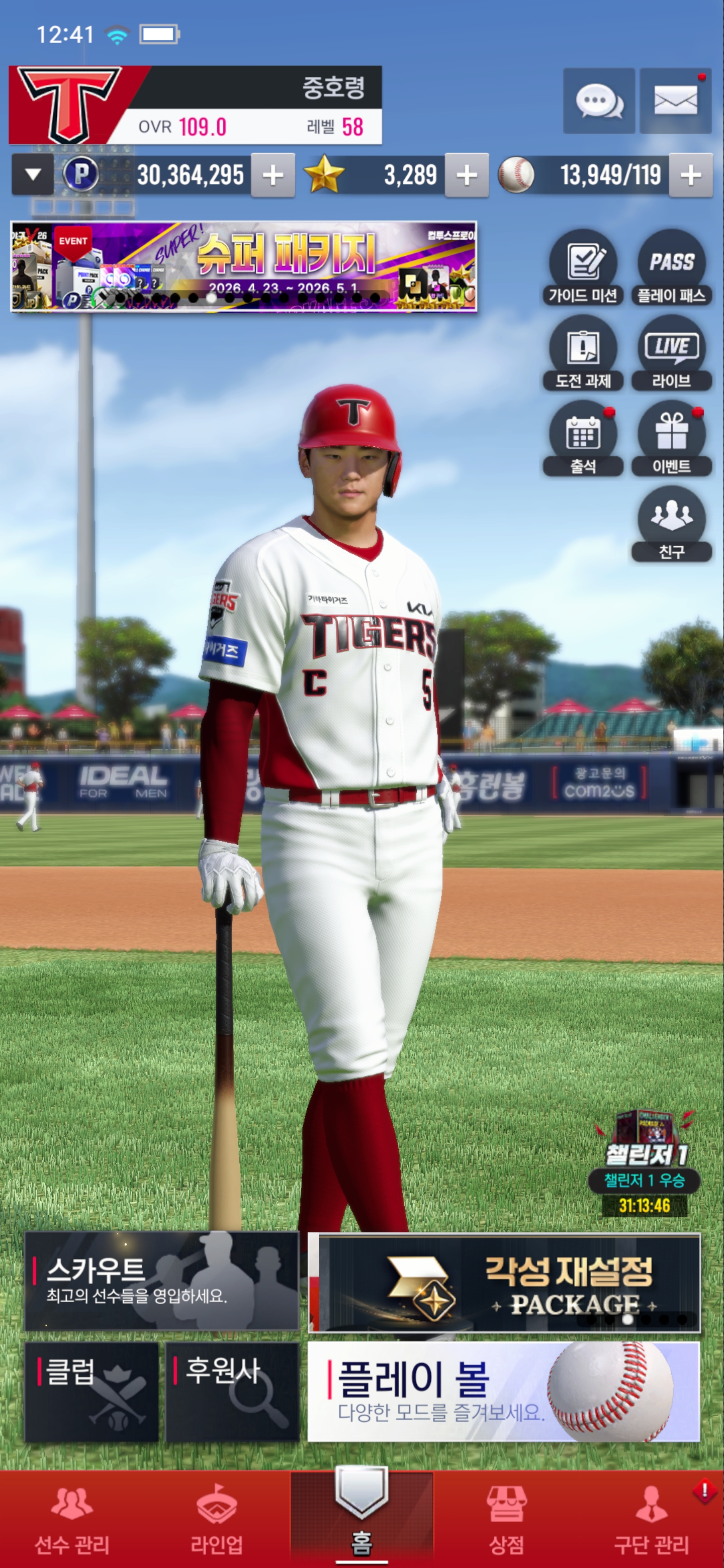The height and width of the screenshot is (1568, 724).
Task: Open the 슈퍼 패키지 event banner
Action: 243,266
